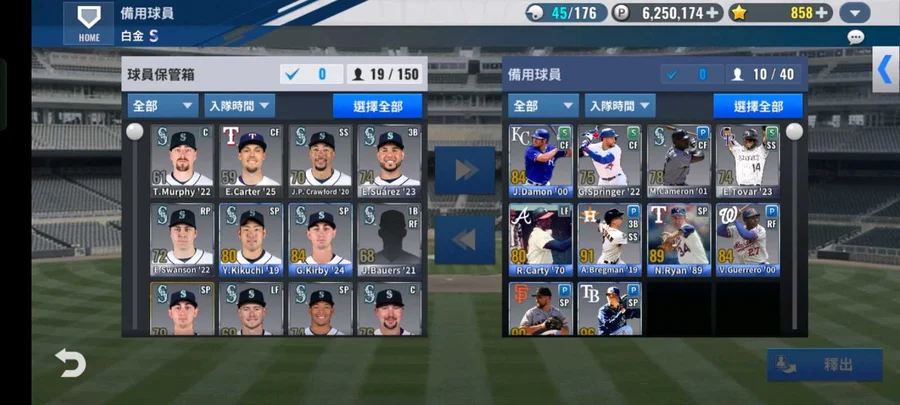Viewport: 900px width, 405px height.
Task: Tap the G.Kirby '24 player card
Action: 321,240
